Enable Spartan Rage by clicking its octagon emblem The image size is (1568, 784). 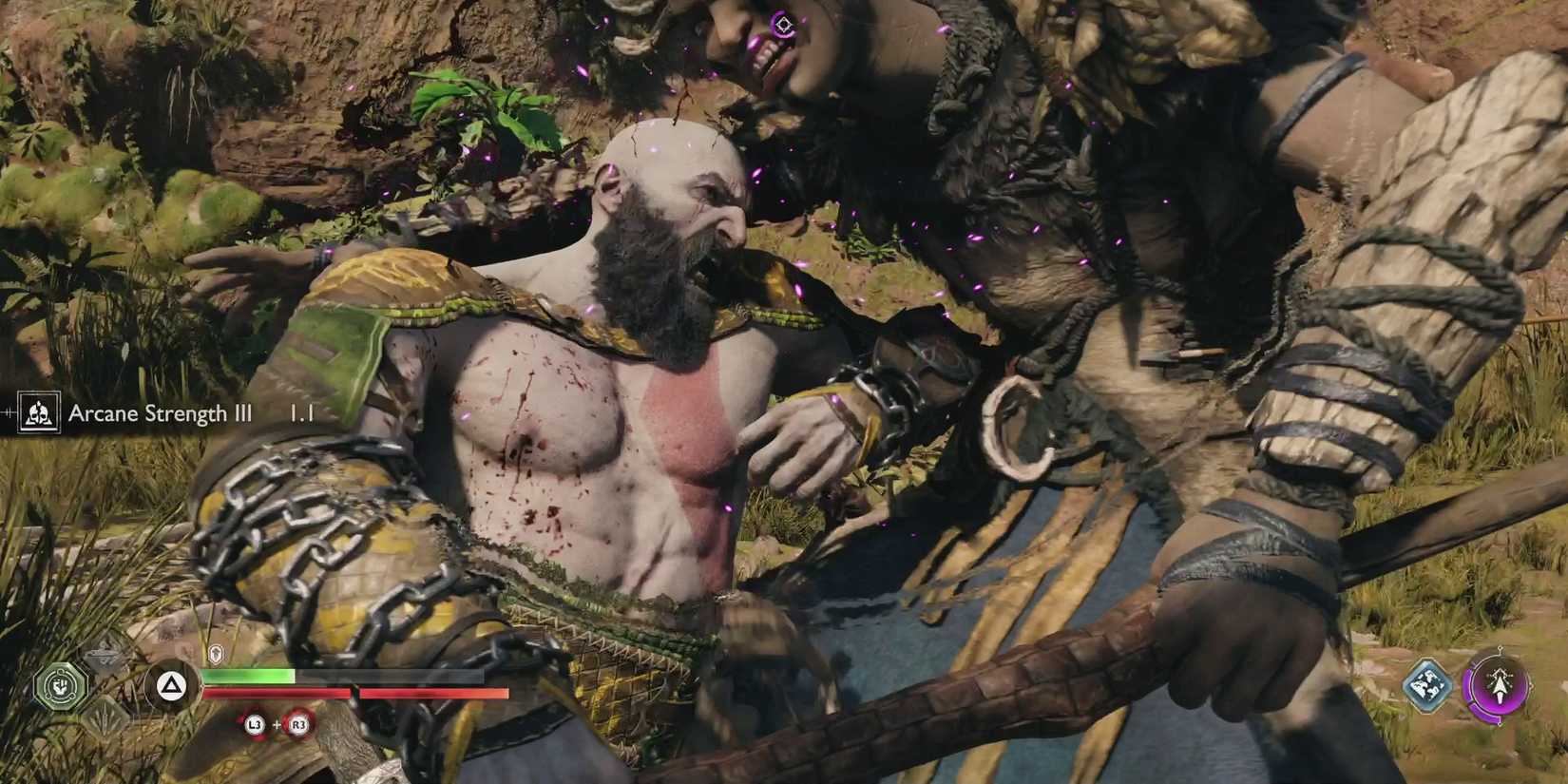coord(61,686)
